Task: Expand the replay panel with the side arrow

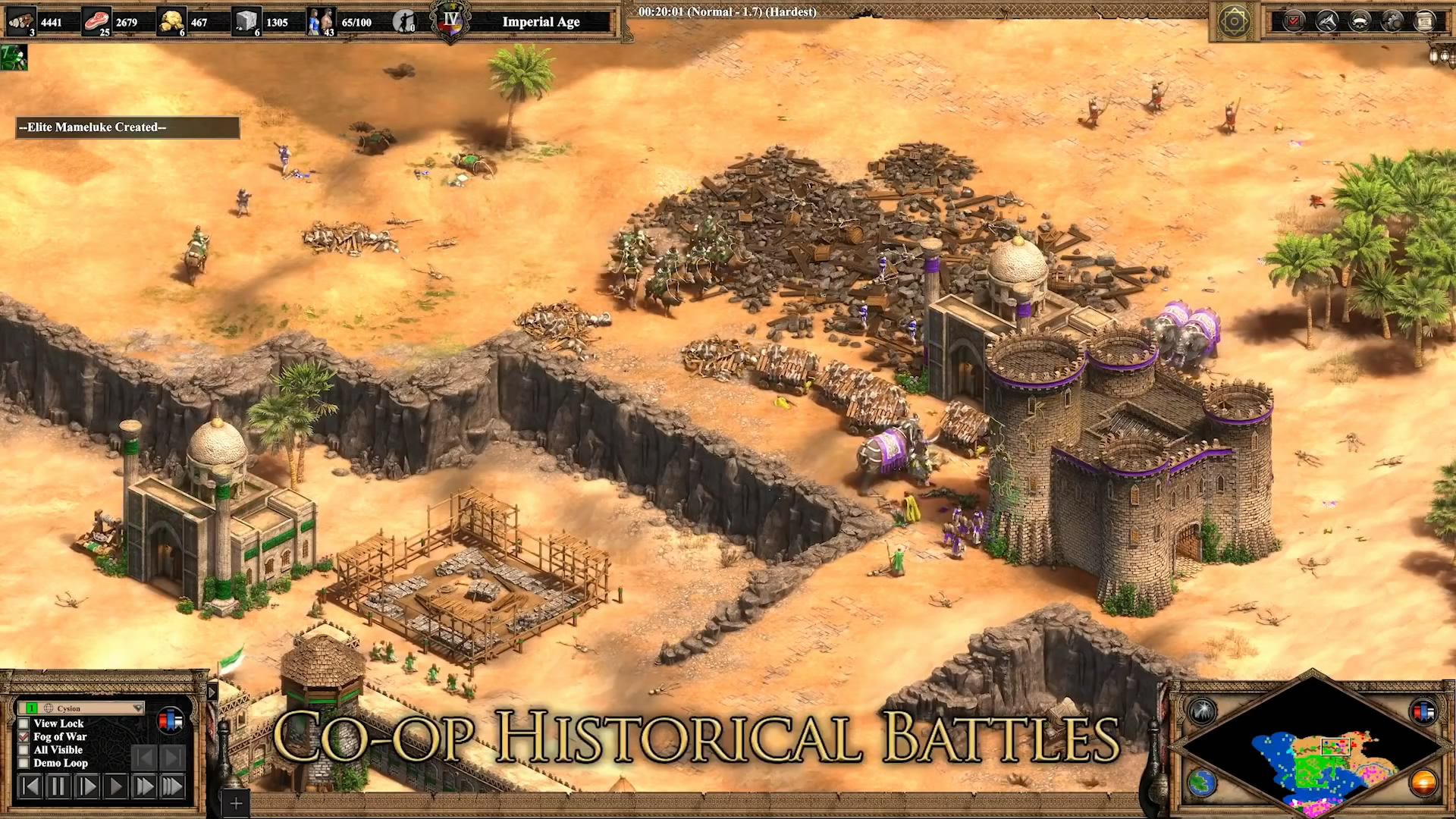Action: pos(212,692)
